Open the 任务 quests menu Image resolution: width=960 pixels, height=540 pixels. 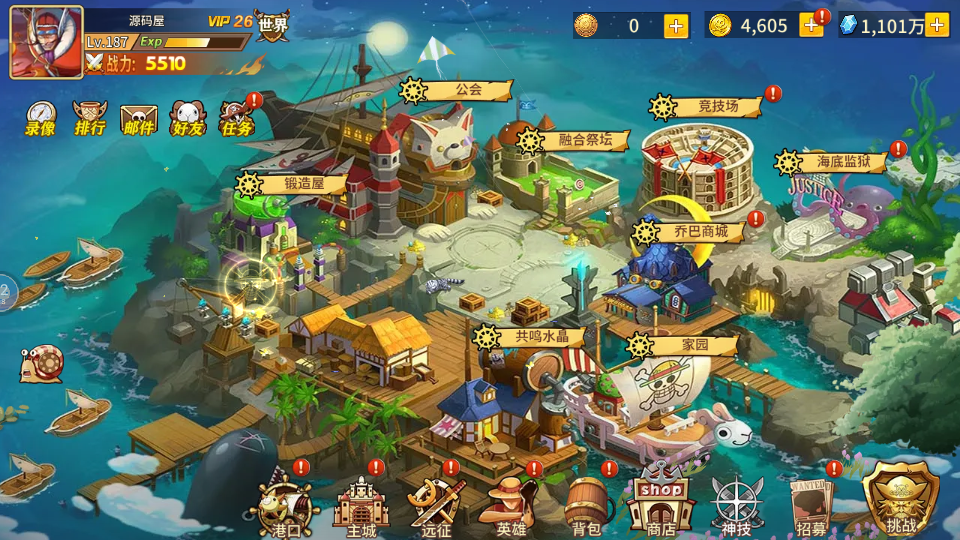[237, 118]
